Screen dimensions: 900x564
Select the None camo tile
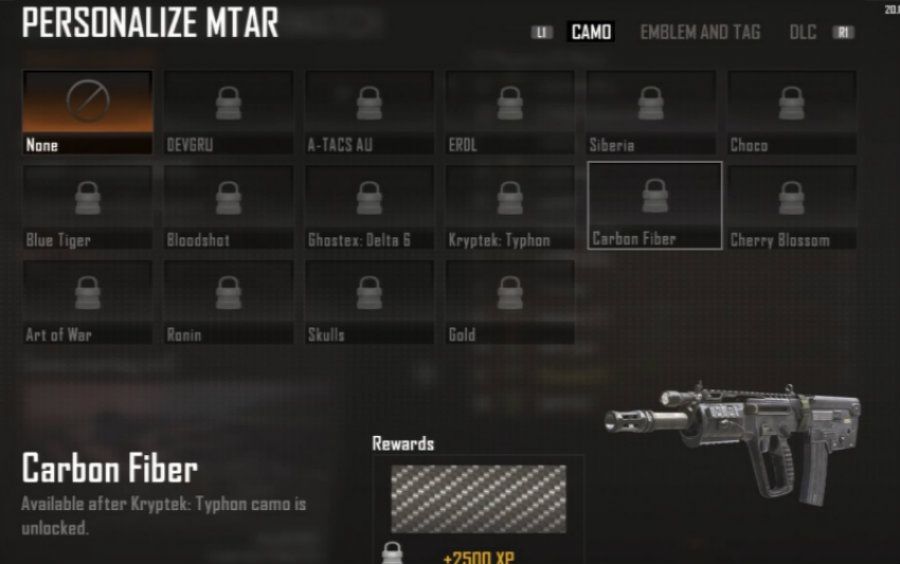click(88, 112)
